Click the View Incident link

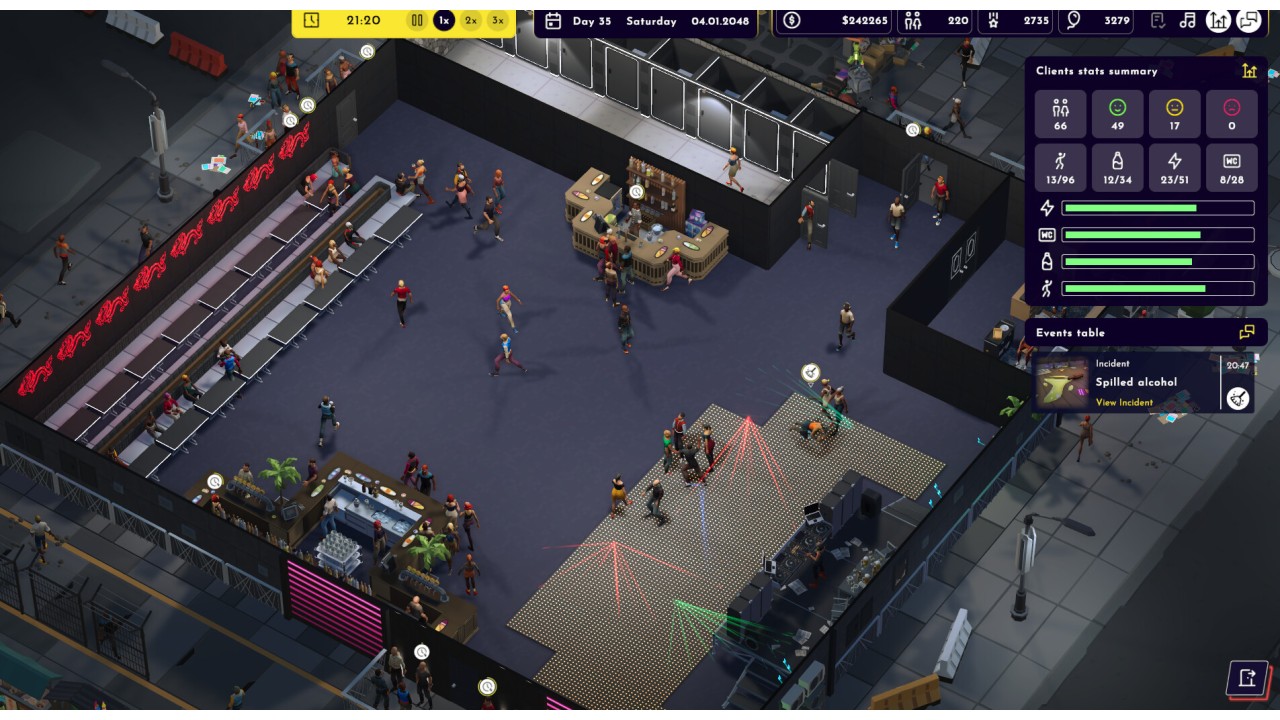pos(1124,402)
